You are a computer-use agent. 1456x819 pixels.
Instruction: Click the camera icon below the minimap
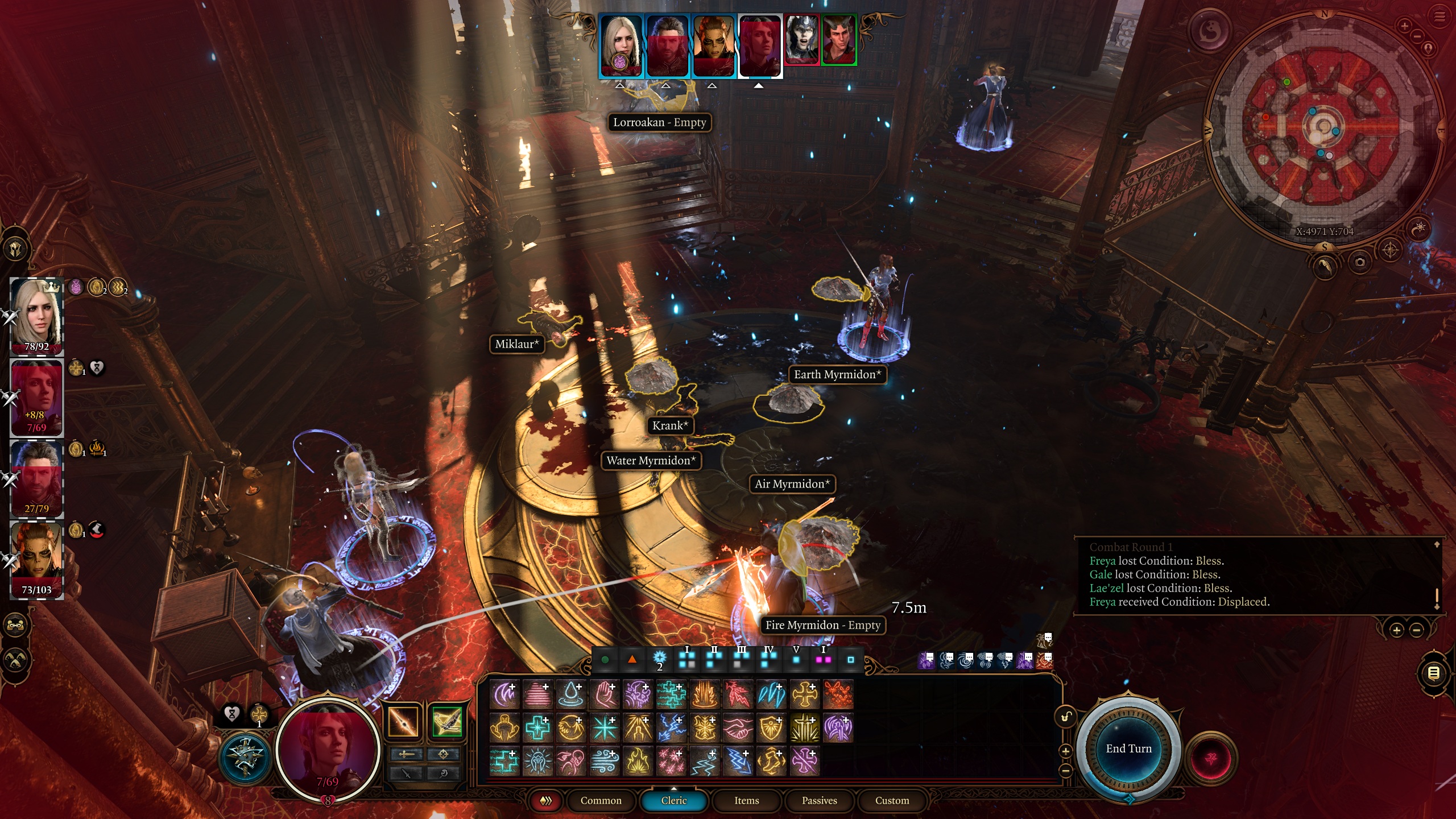[x=1360, y=262]
